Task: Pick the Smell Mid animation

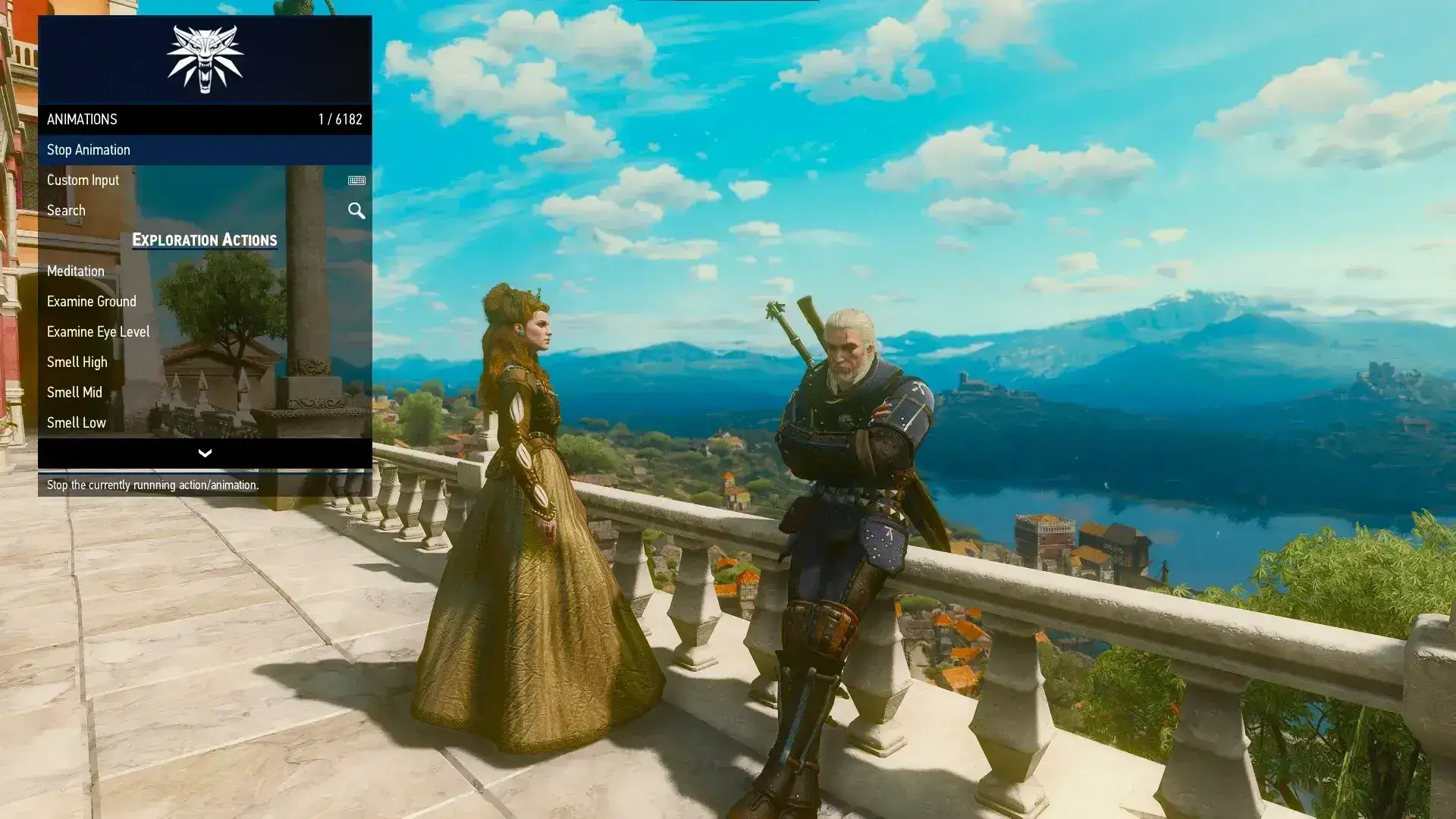Action: (x=74, y=393)
